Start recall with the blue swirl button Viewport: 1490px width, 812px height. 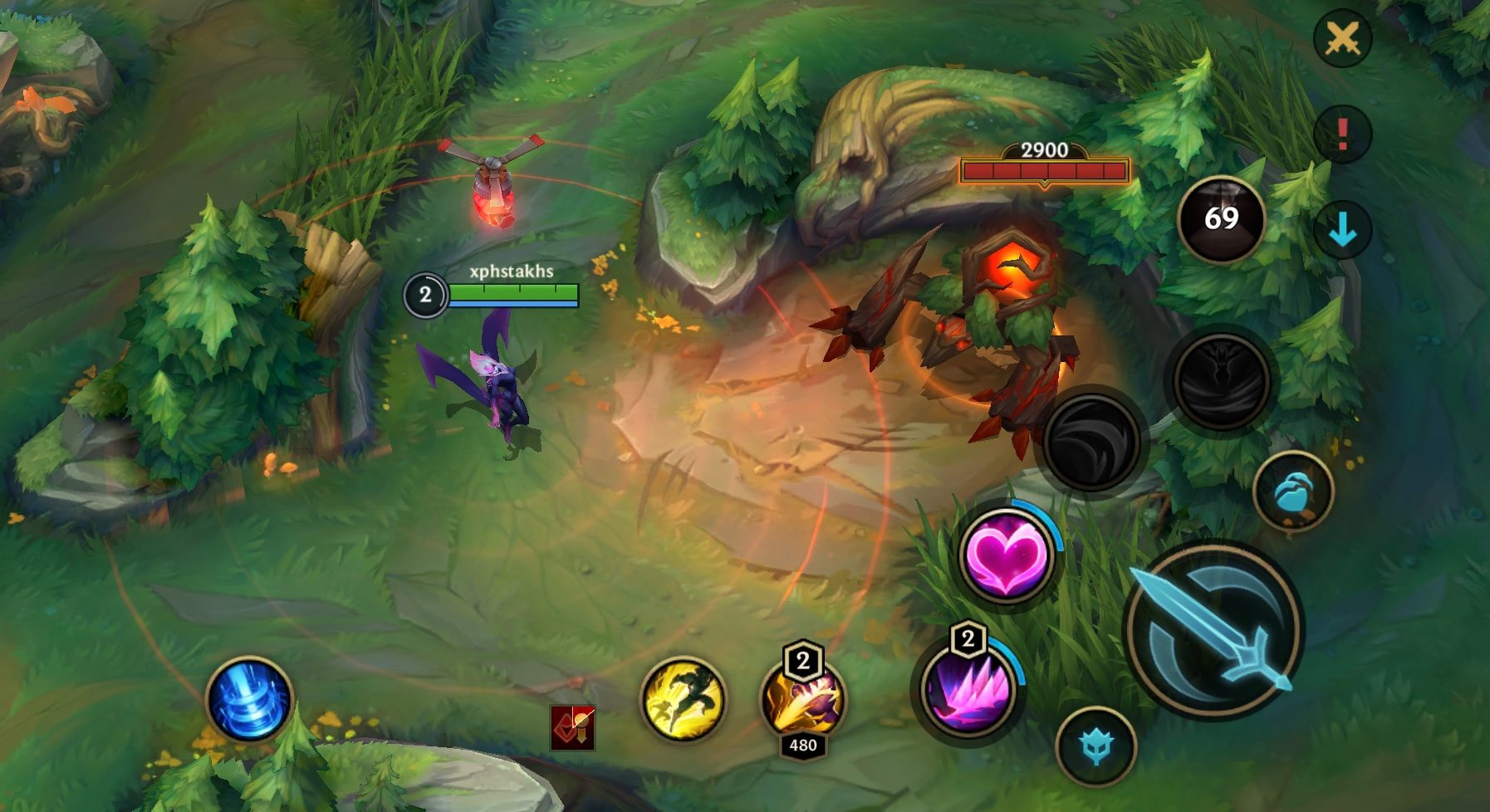pos(249,699)
